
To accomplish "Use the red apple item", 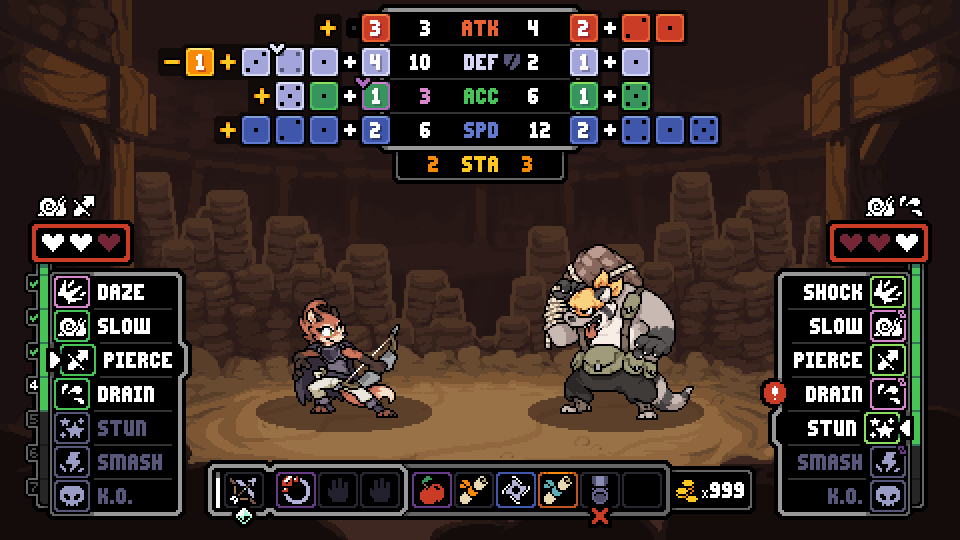I will [x=432, y=490].
